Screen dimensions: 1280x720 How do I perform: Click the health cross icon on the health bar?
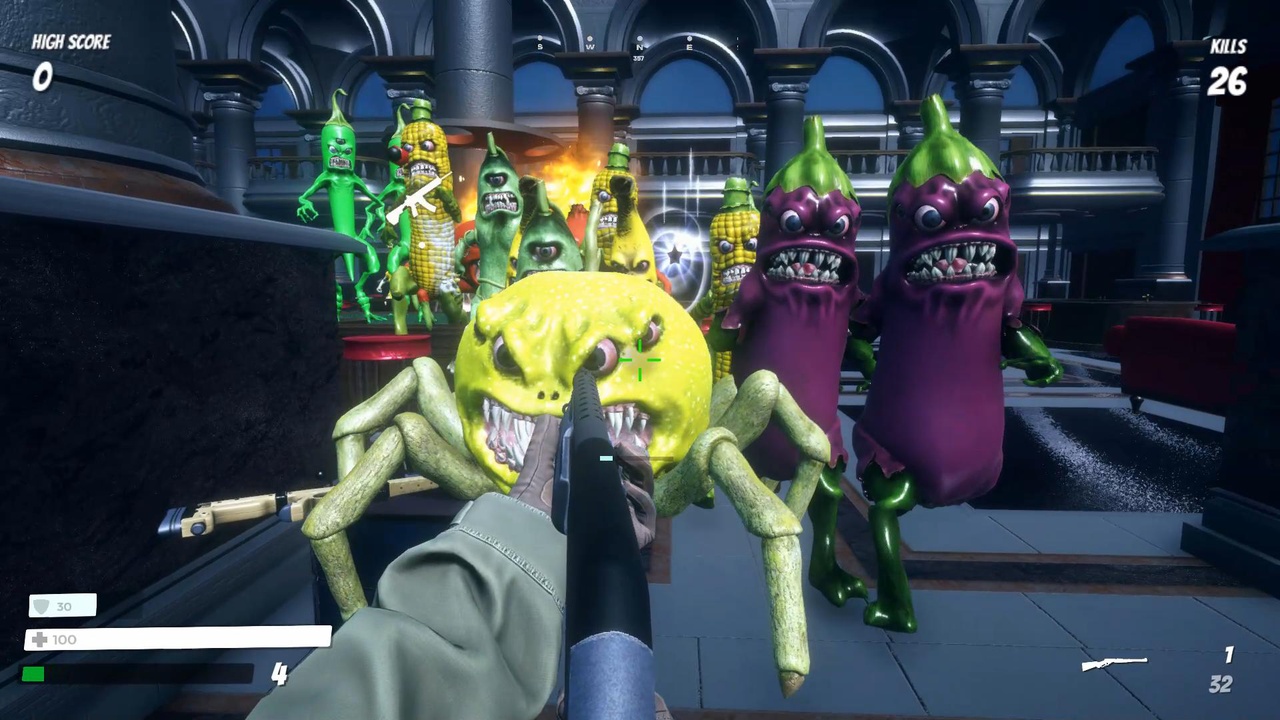tap(39, 639)
